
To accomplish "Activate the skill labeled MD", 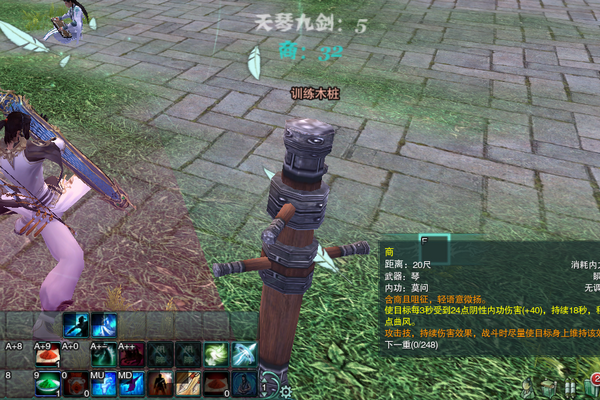I will point(131,384).
